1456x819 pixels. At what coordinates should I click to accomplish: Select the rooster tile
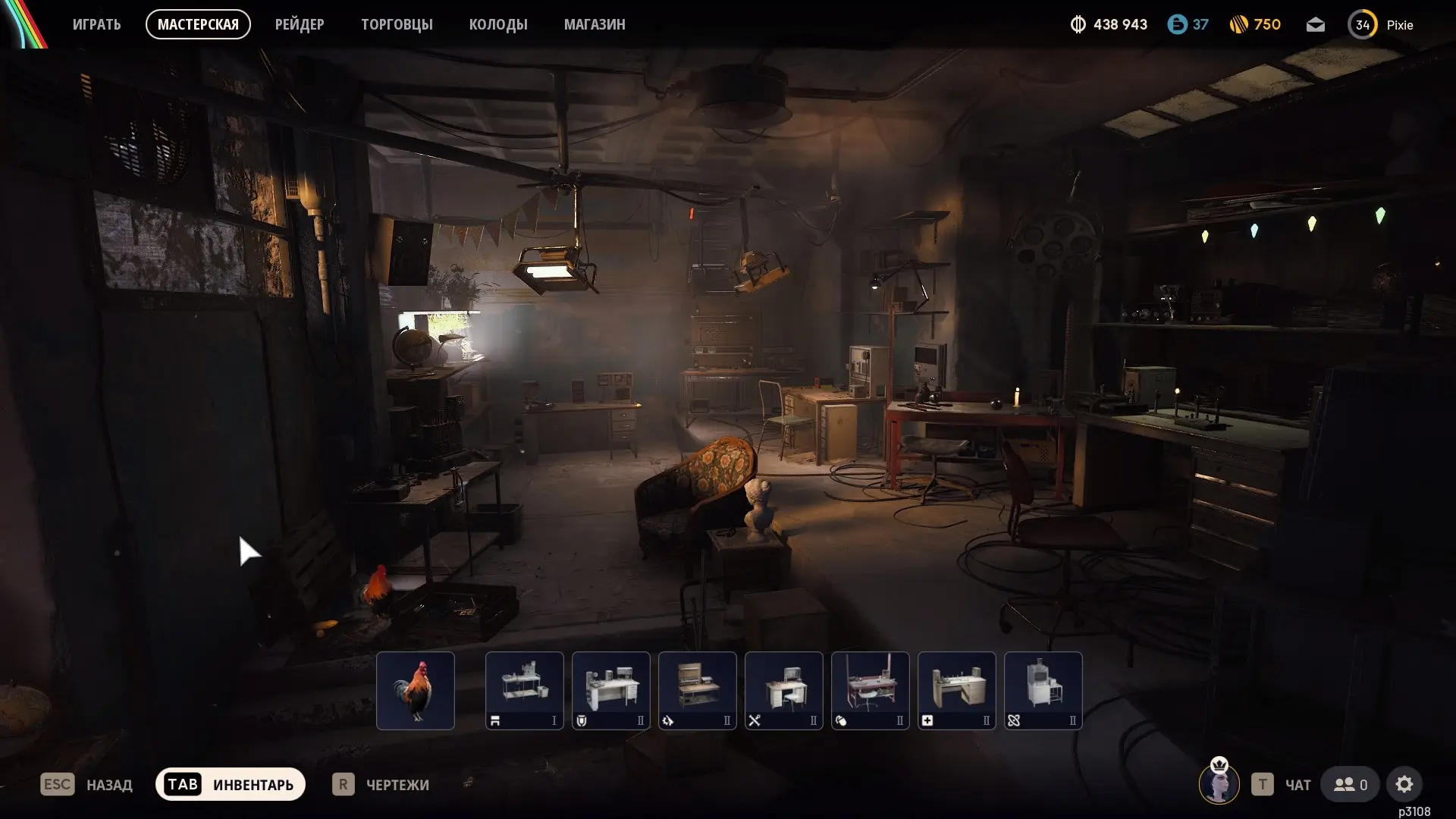(x=416, y=690)
